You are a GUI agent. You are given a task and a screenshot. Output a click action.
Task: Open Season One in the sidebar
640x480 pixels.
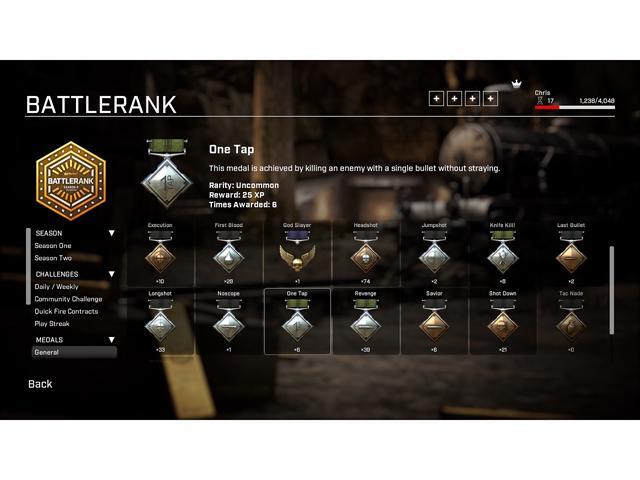point(53,245)
